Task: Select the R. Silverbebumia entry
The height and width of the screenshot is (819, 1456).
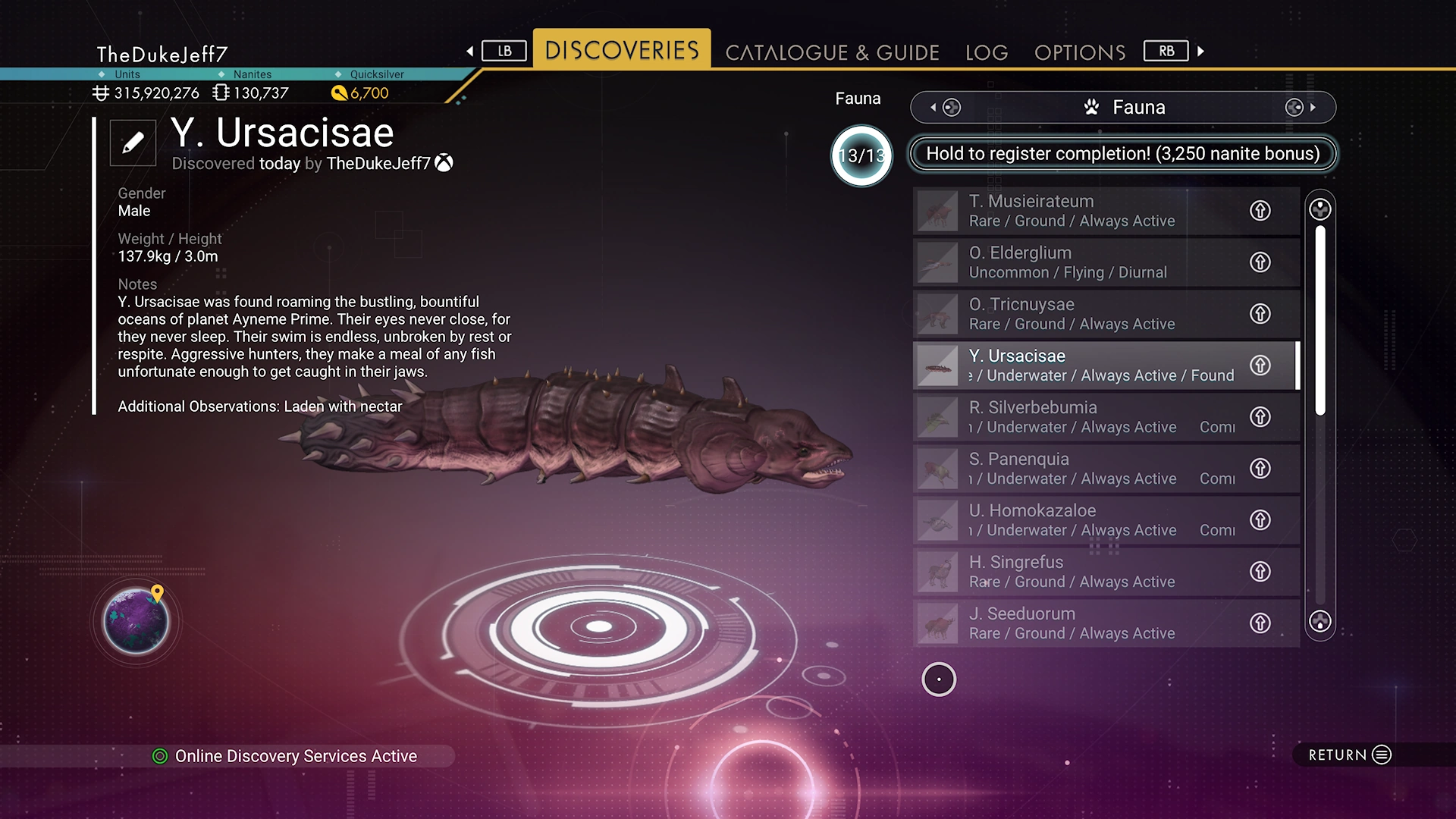Action: (x=1084, y=417)
